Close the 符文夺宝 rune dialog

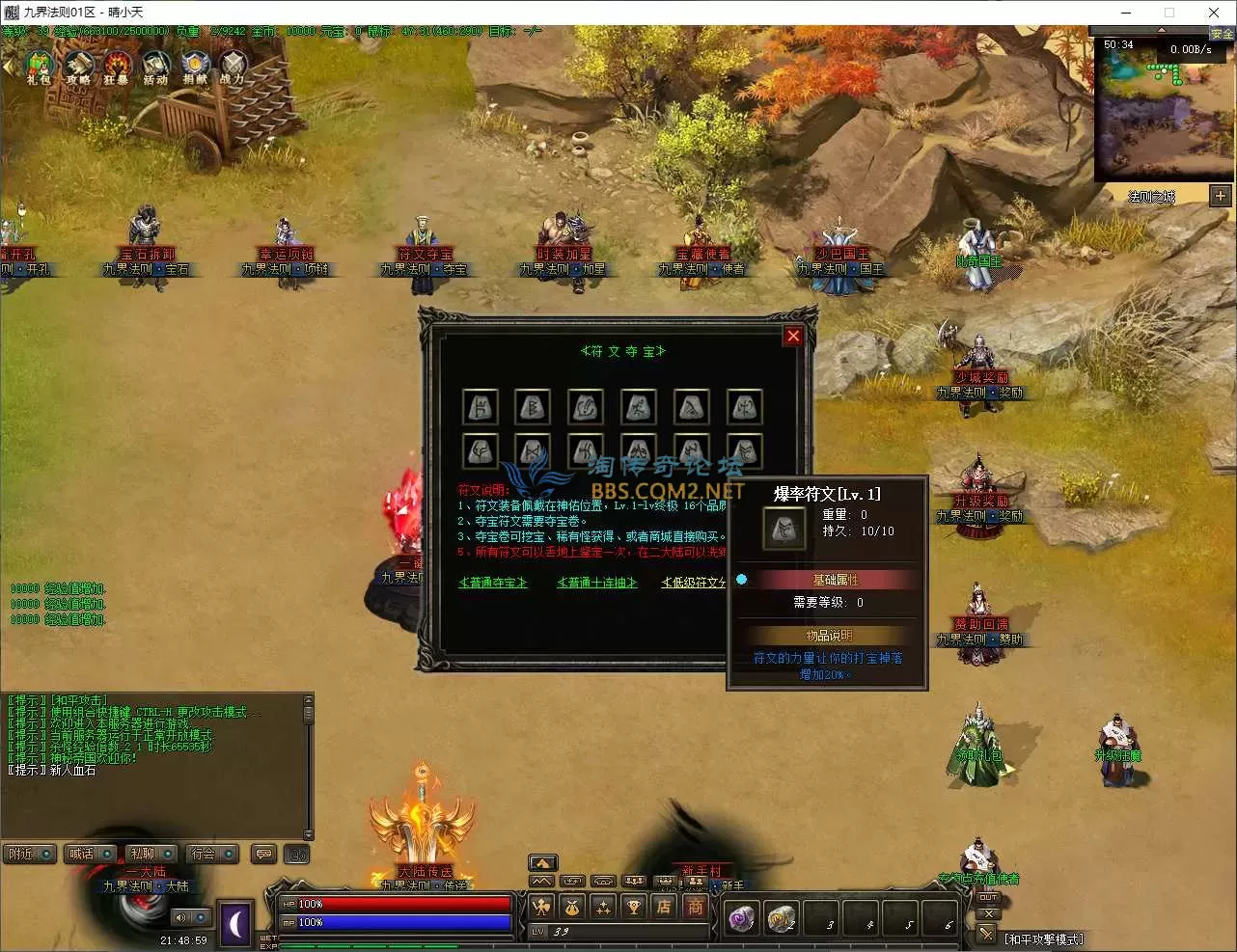[x=793, y=336]
